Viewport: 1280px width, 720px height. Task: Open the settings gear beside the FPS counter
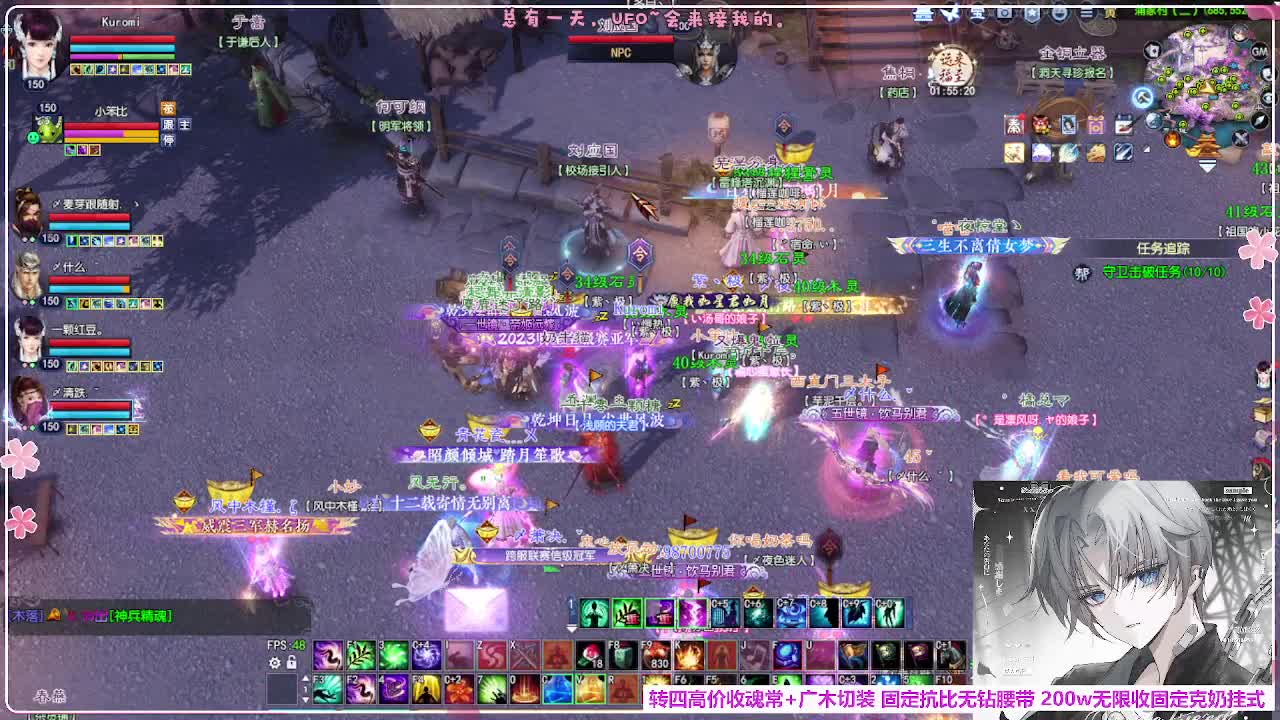click(275, 661)
